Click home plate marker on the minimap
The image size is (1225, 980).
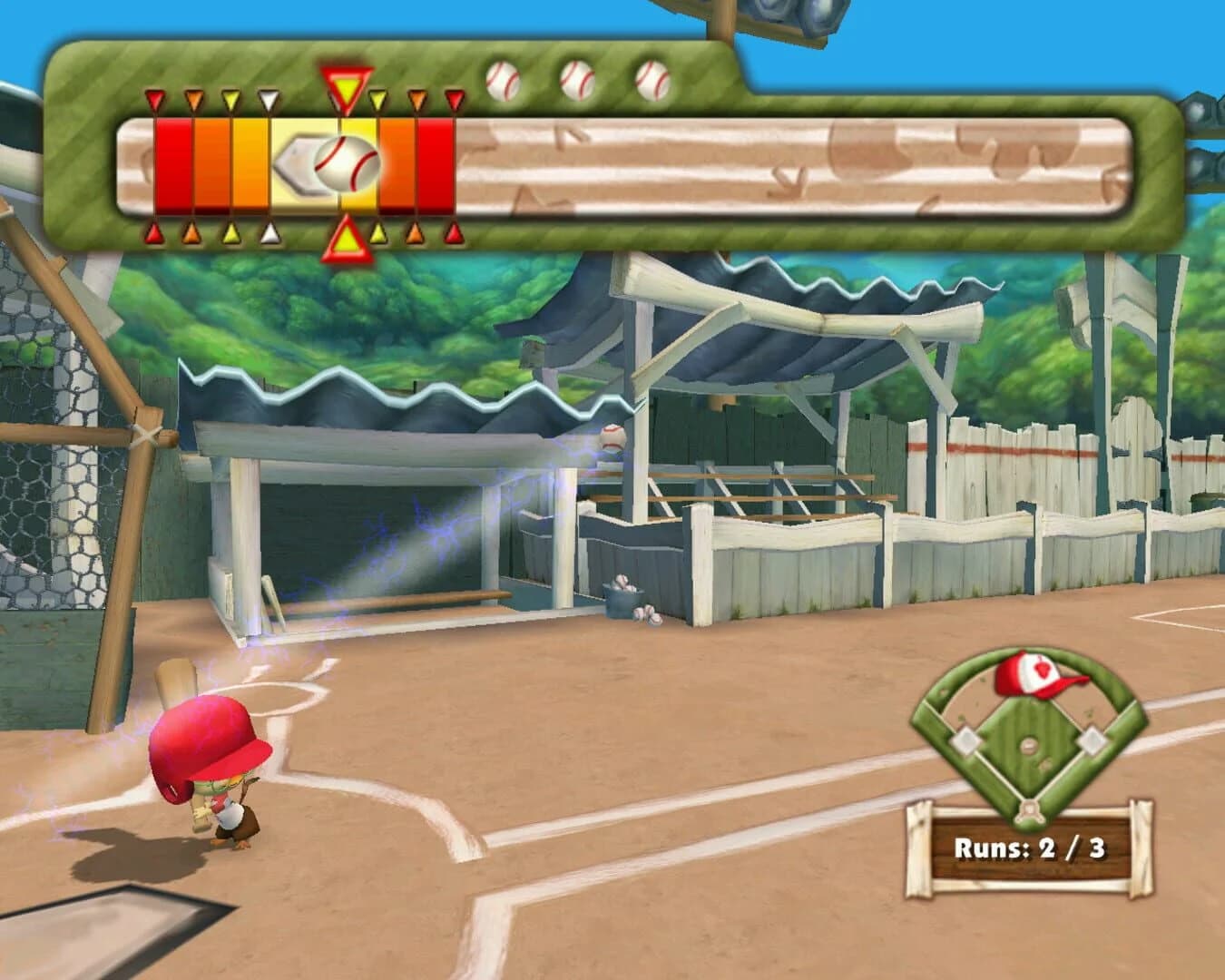(x=1028, y=812)
